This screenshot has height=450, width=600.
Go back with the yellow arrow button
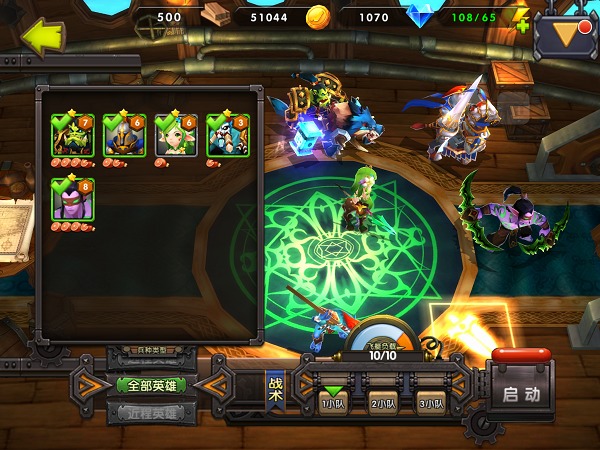point(41,38)
